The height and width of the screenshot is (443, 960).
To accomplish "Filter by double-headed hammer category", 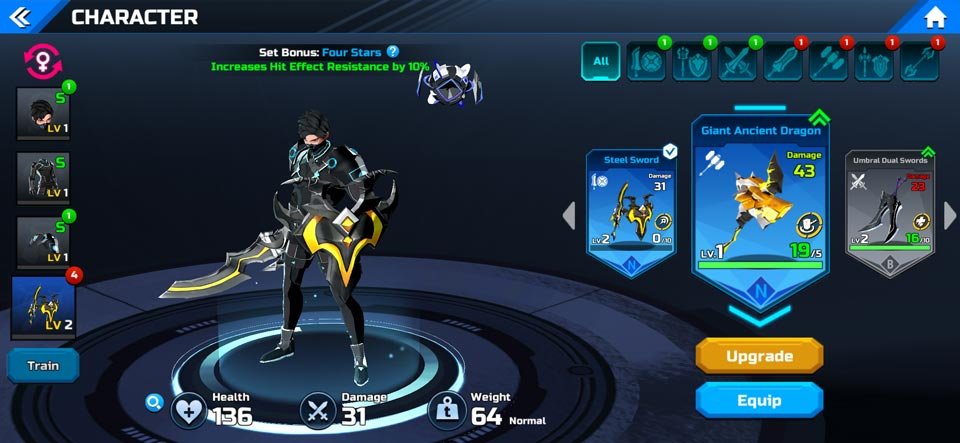I will pos(829,62).
